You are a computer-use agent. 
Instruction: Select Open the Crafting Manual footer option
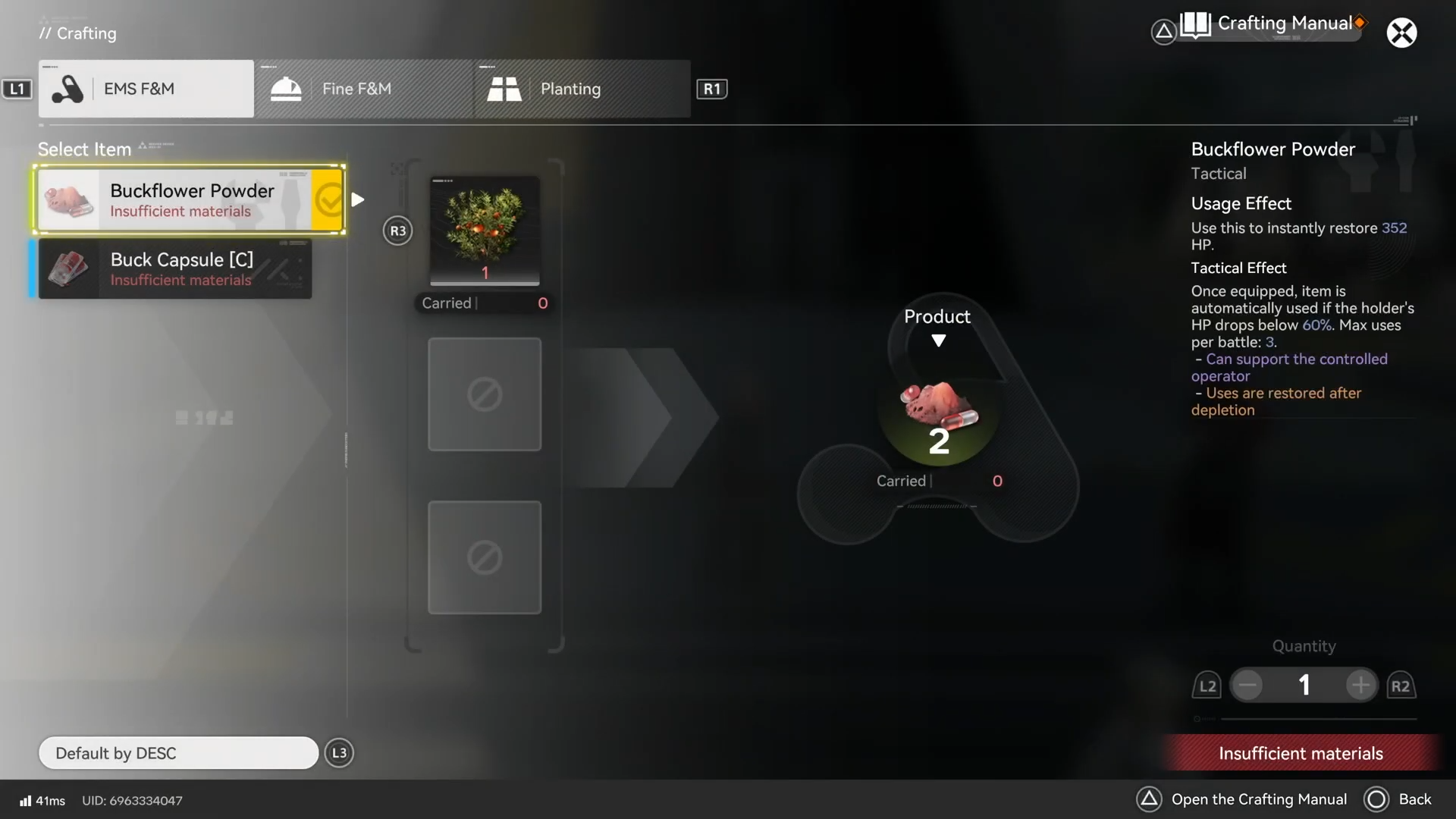coord(1243,799)
